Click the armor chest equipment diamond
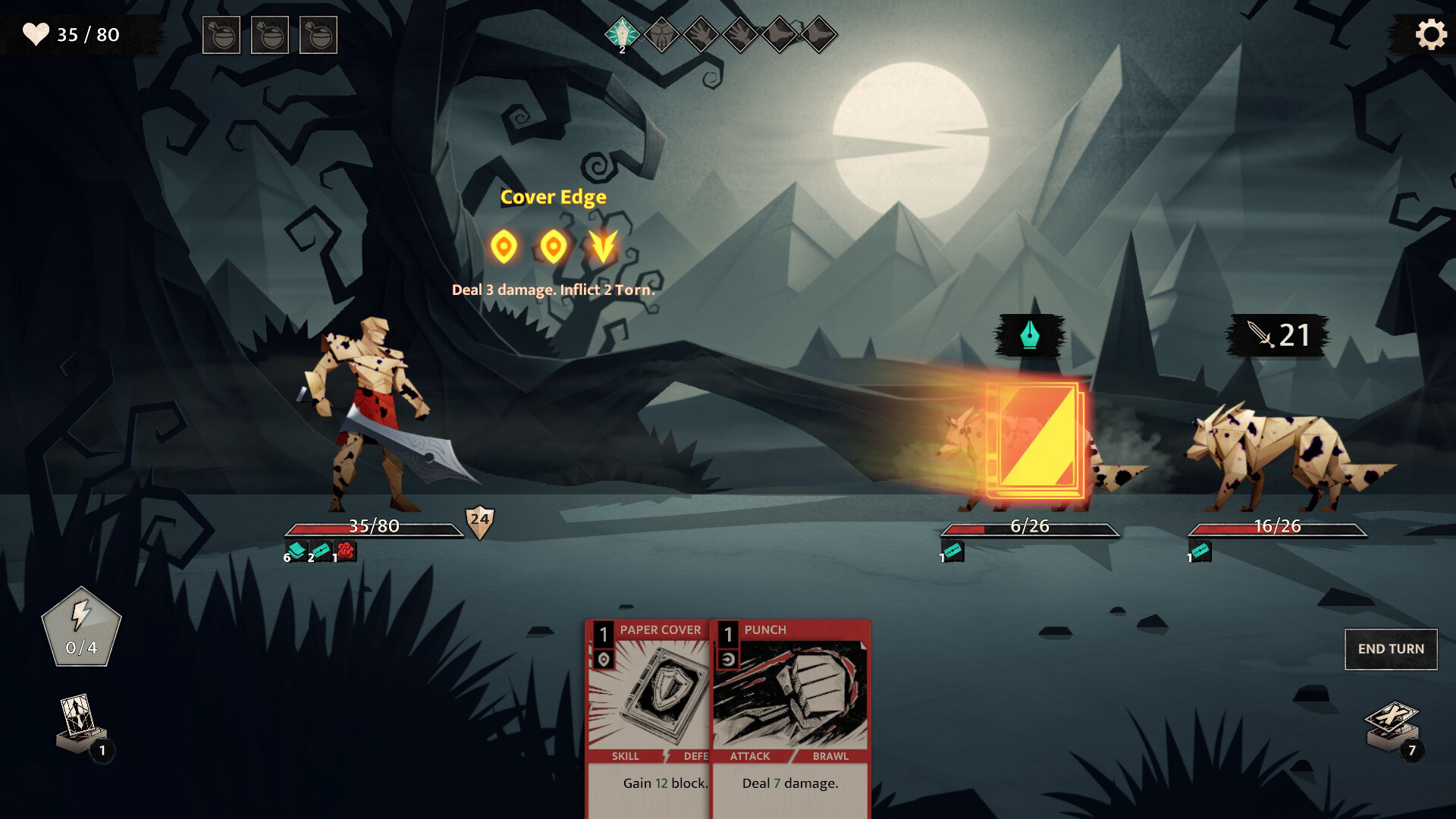This screenshot has width=1456, height=819. point(661,34)
